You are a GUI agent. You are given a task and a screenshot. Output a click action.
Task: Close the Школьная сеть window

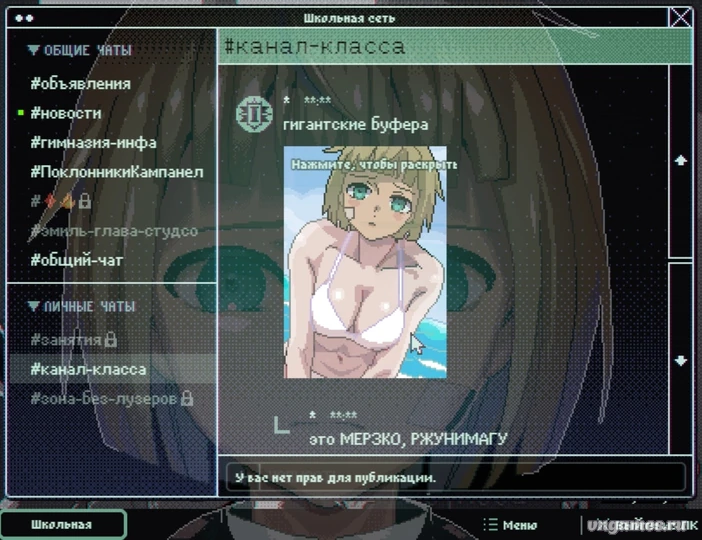pos(681,17)
